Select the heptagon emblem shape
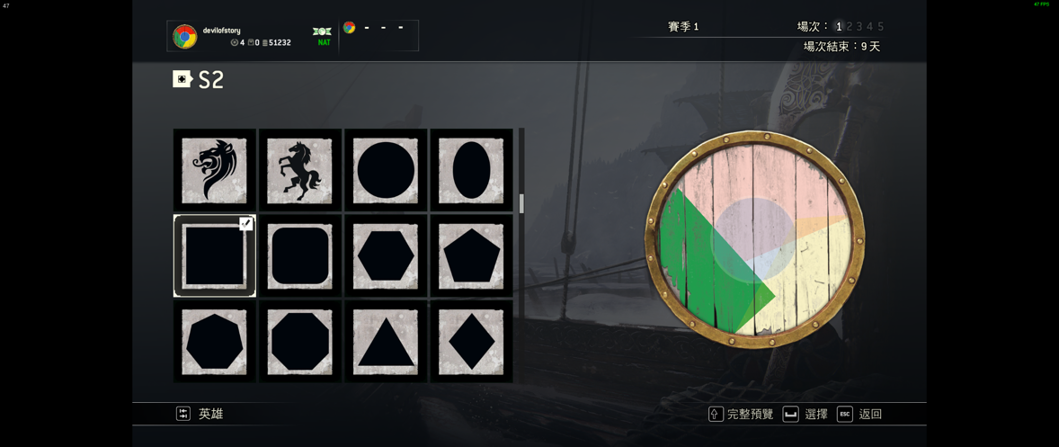 tap(214, 342)
